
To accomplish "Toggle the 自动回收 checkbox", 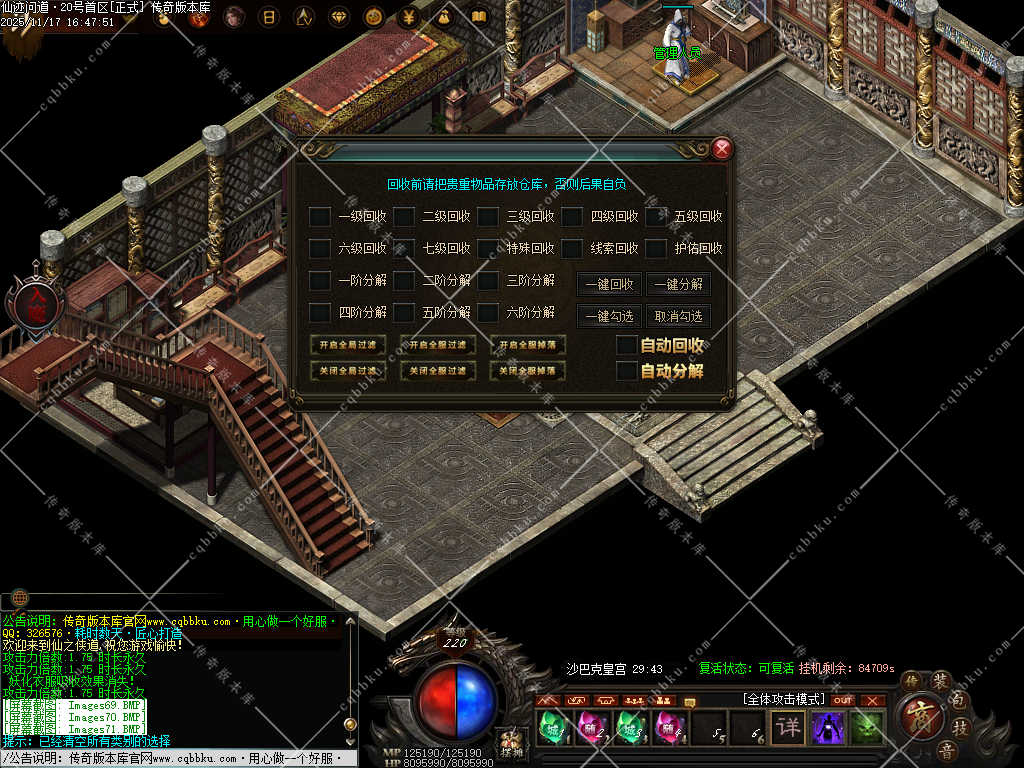I will (626, 345).
